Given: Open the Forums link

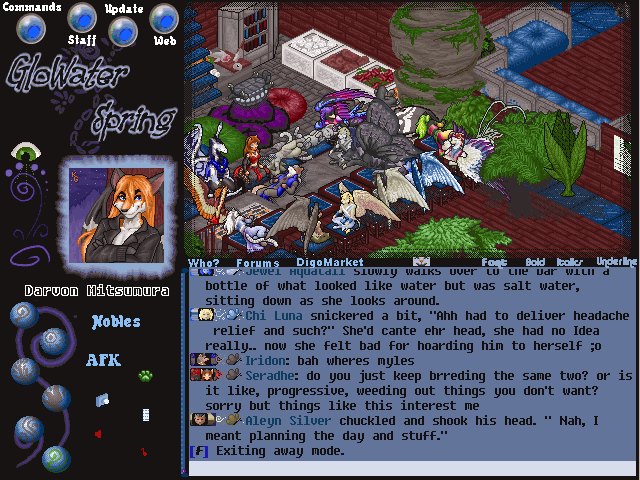Looking at the screenshot, I should click(x=257, y=262).
